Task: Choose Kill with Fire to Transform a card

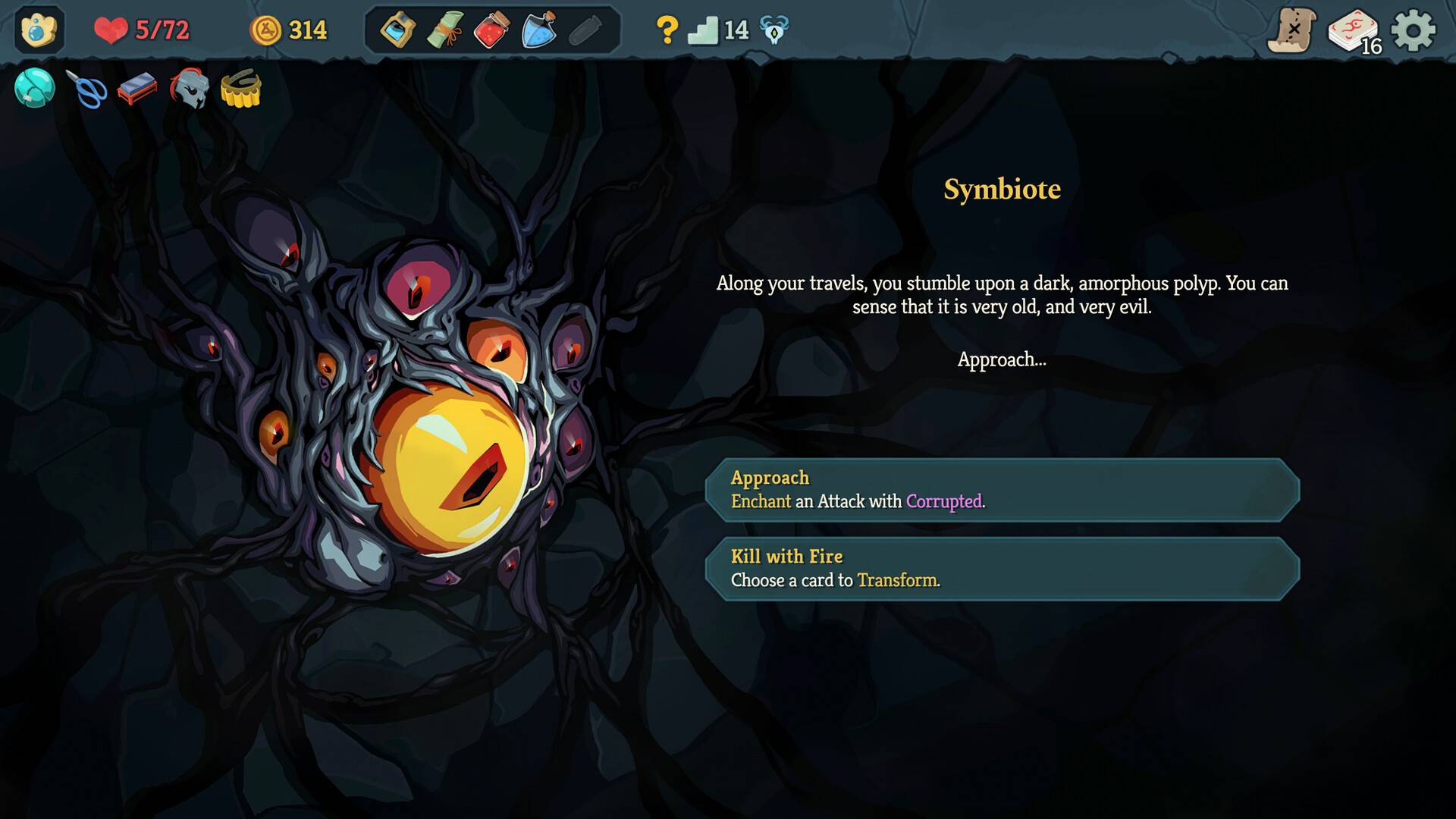Action: click(1004, 568)
